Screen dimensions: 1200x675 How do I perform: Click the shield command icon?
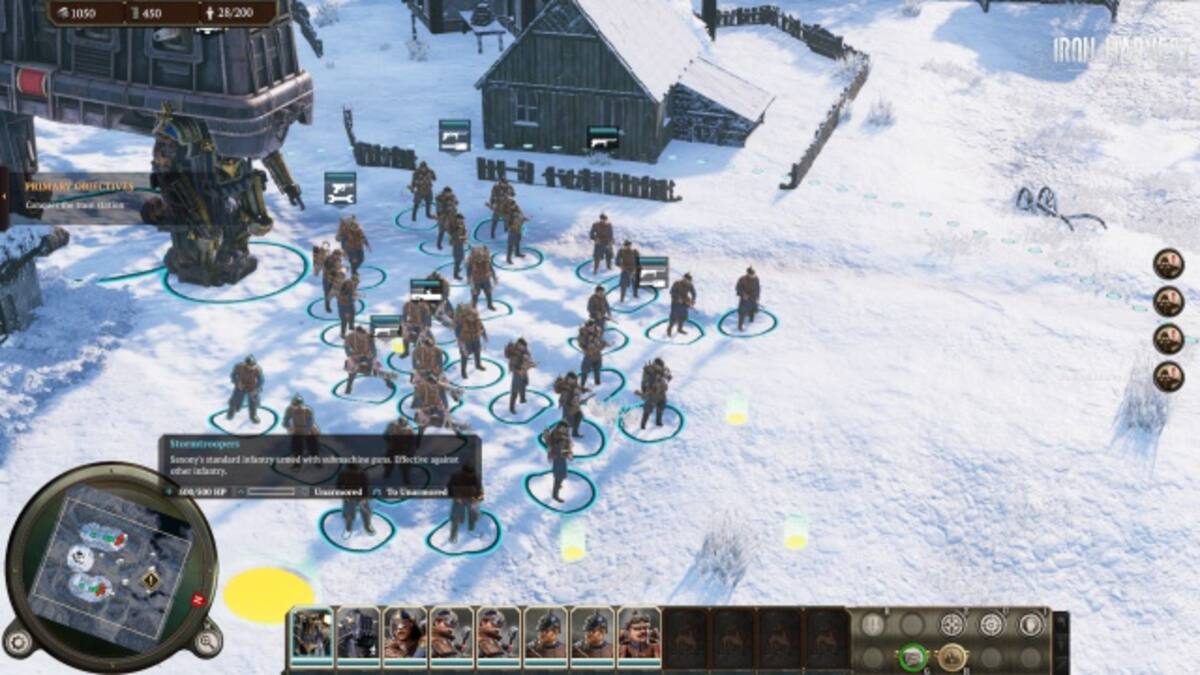pyautogui.click(x=1030, y=624)
